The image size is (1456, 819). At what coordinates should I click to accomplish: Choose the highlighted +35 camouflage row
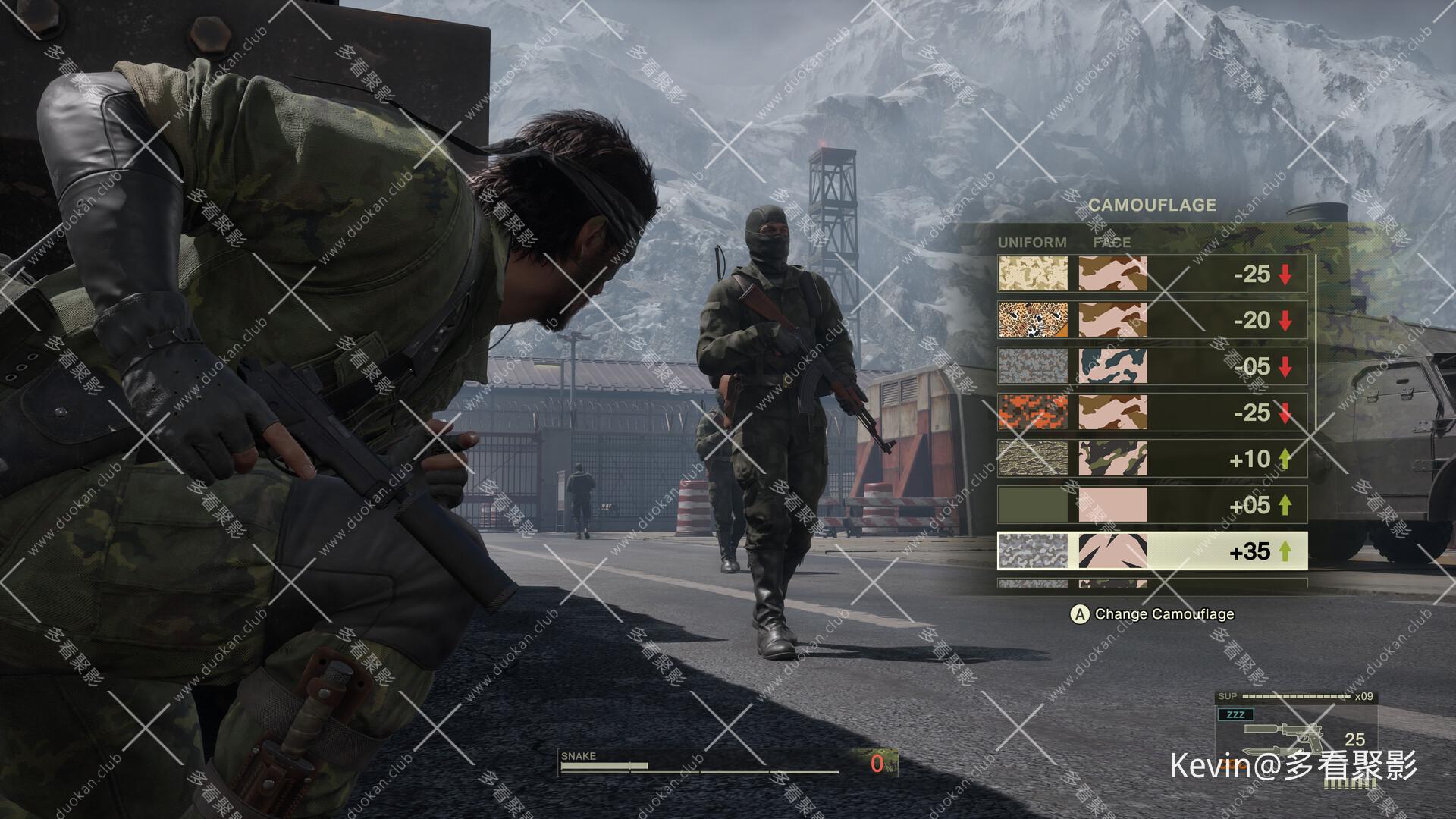1152,551
